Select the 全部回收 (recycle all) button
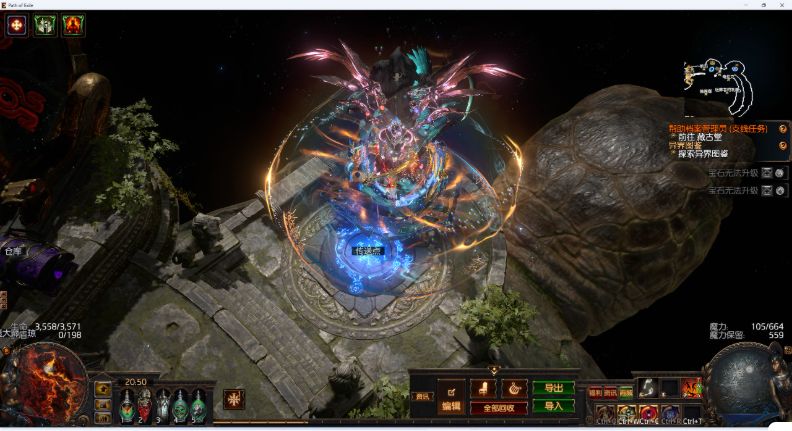The height and width of the screenshot is (431, 792). (x=499, y=408)
